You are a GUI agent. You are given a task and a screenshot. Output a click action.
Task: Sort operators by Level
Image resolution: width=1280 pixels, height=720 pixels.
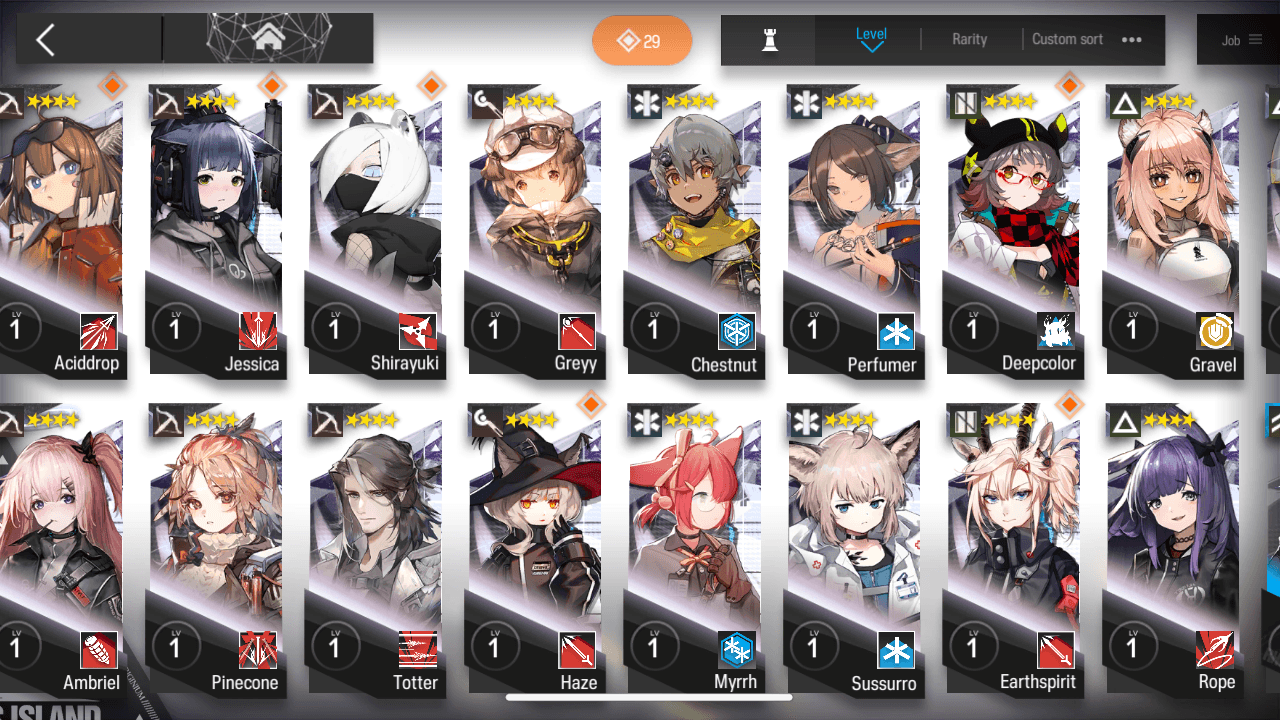click(x=871, y=39)
